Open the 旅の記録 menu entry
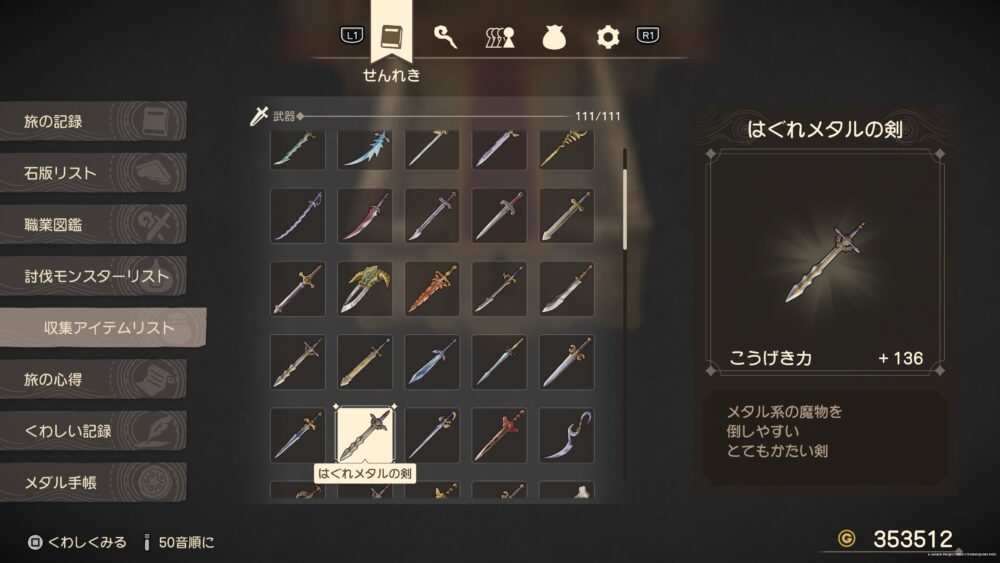Screen dimensions: 1000x563 92,122
